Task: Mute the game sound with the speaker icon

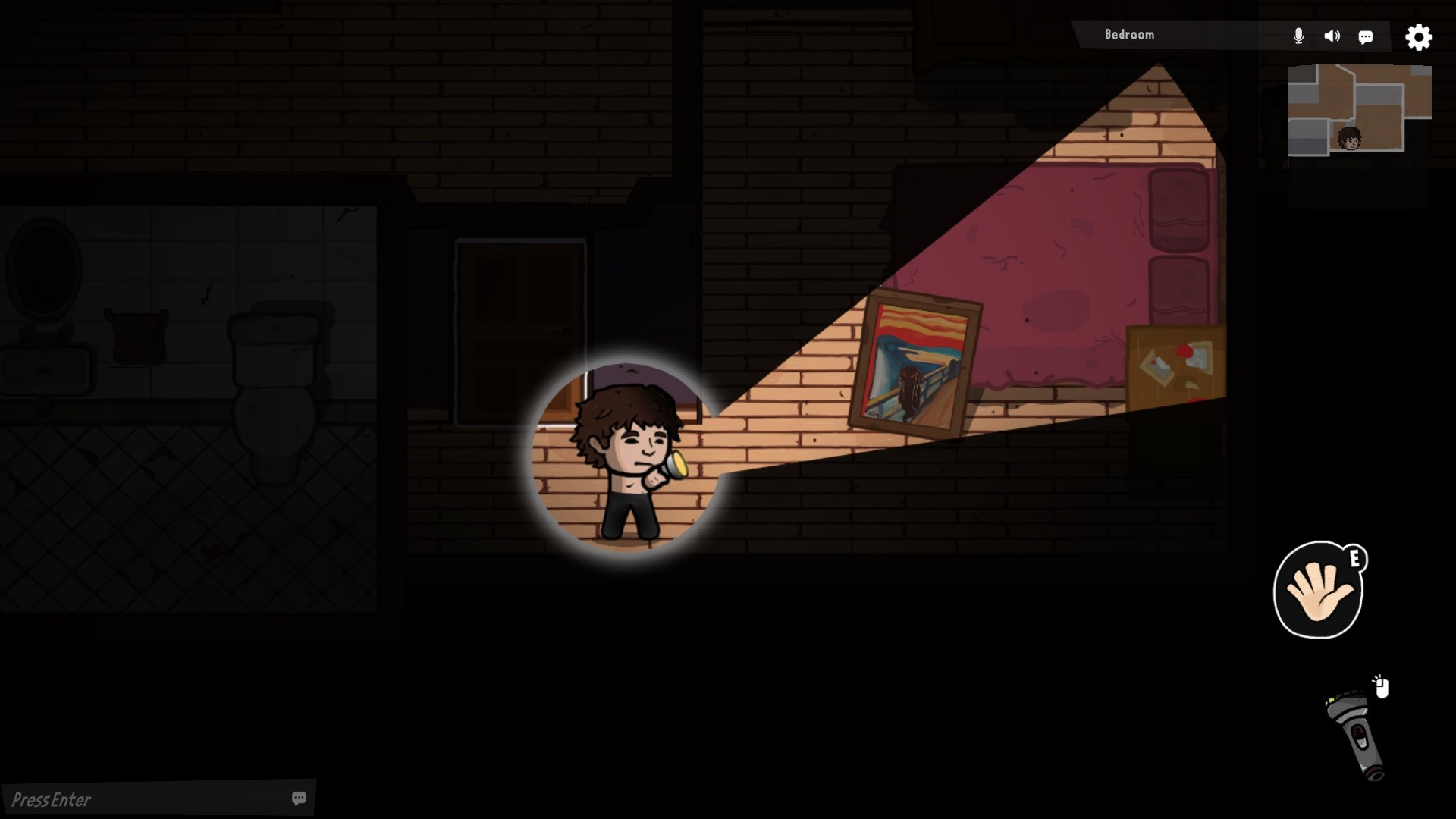Action: click(x=1332, y=36)
